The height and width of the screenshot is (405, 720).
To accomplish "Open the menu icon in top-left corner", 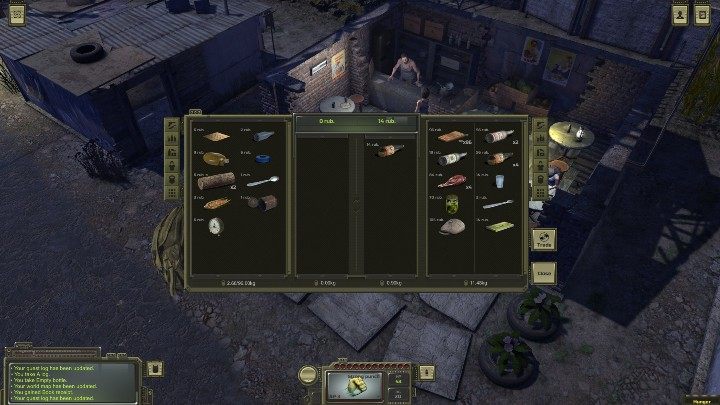I will [x=16, y=14].
